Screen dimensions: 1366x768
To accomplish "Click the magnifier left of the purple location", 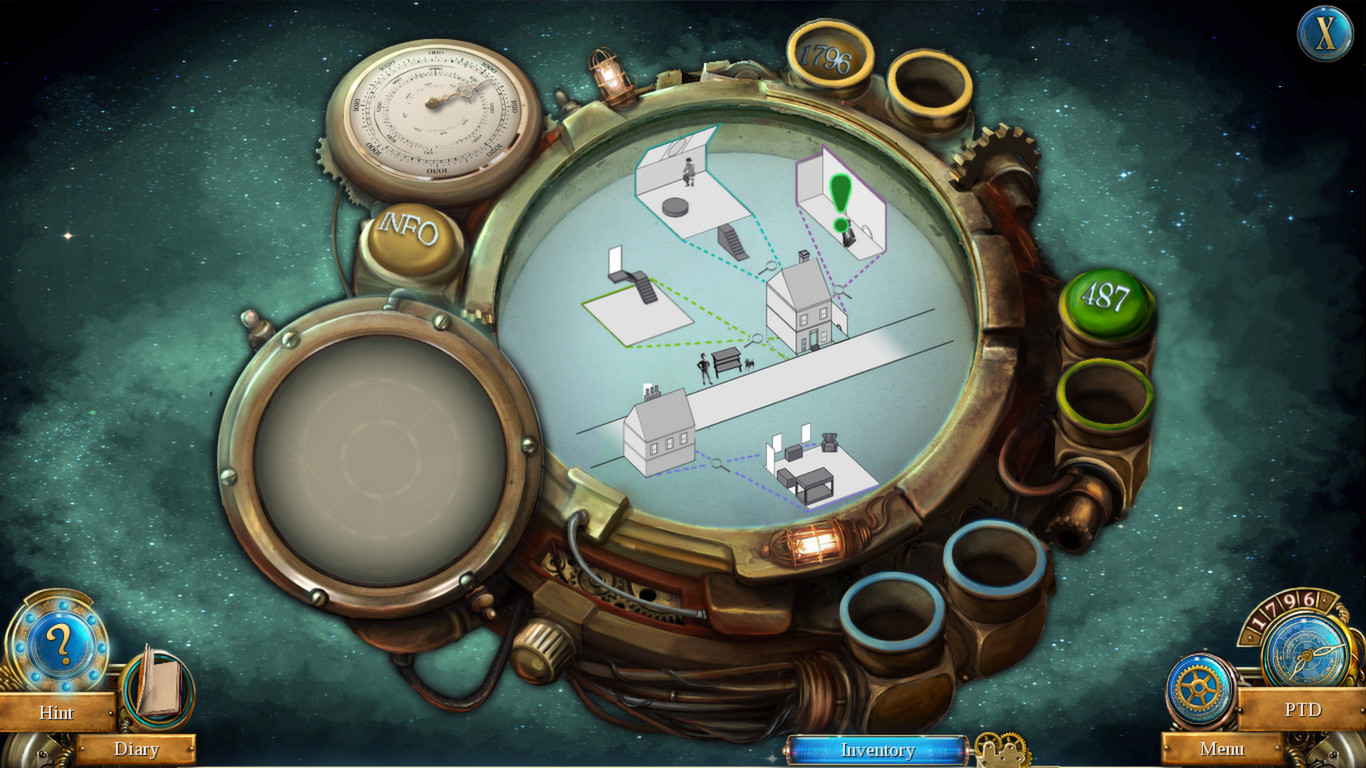I will pyautogui.click(x=839, y=289).
